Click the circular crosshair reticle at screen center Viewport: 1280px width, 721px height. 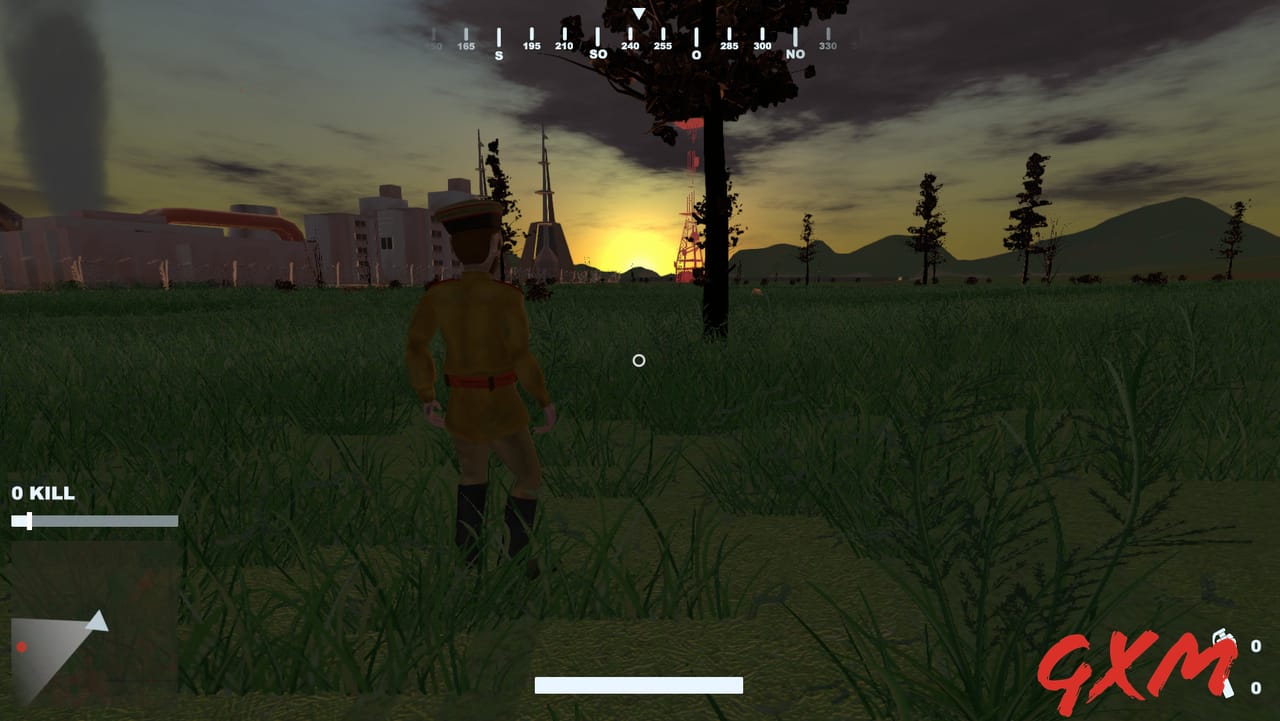click(x=639, y=361)
